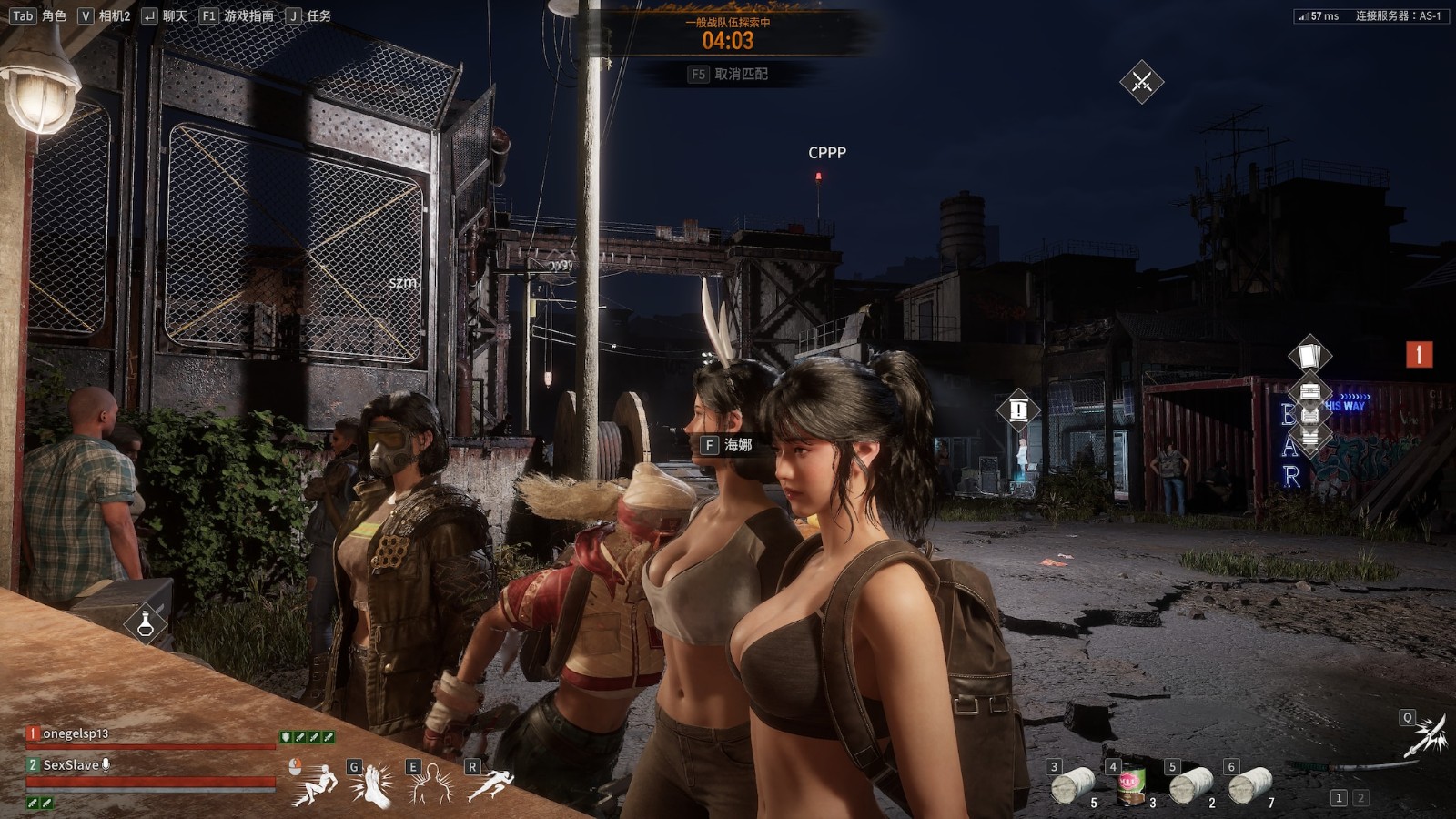Select the bandage roll stack of five
The width and height of the screenshot is (1456, 819).
(1073, 784)
